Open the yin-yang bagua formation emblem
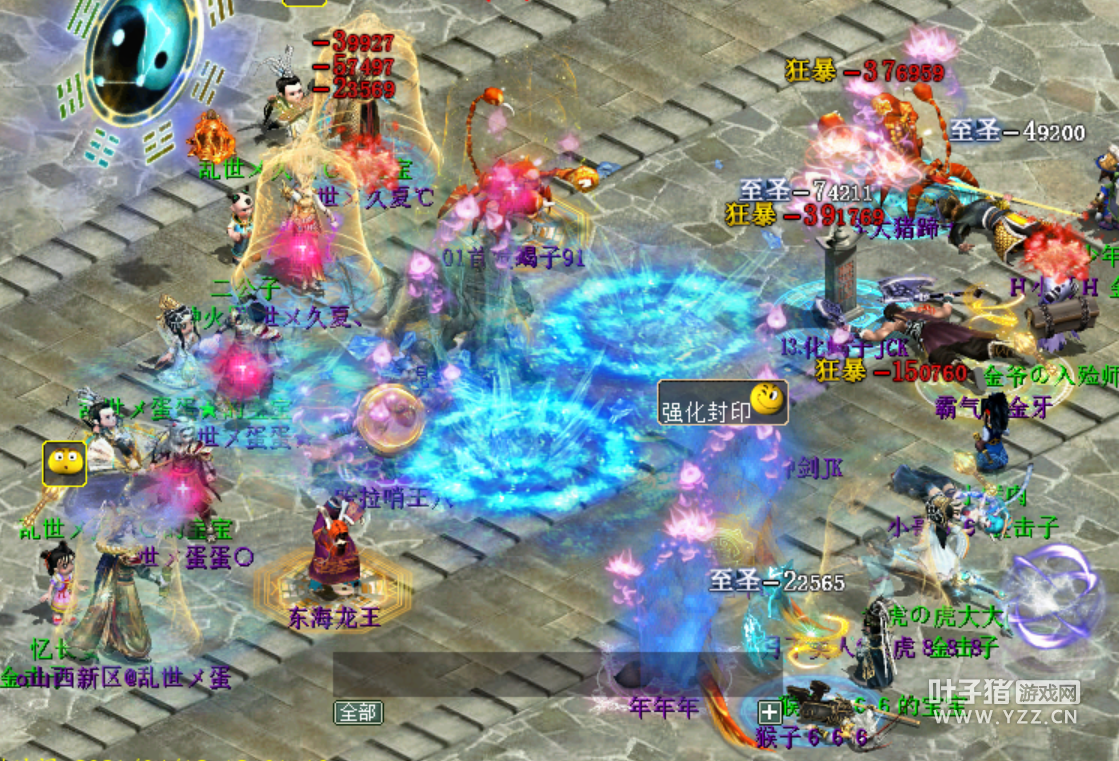Screen dimensions: 1119x761 (142, 58)
